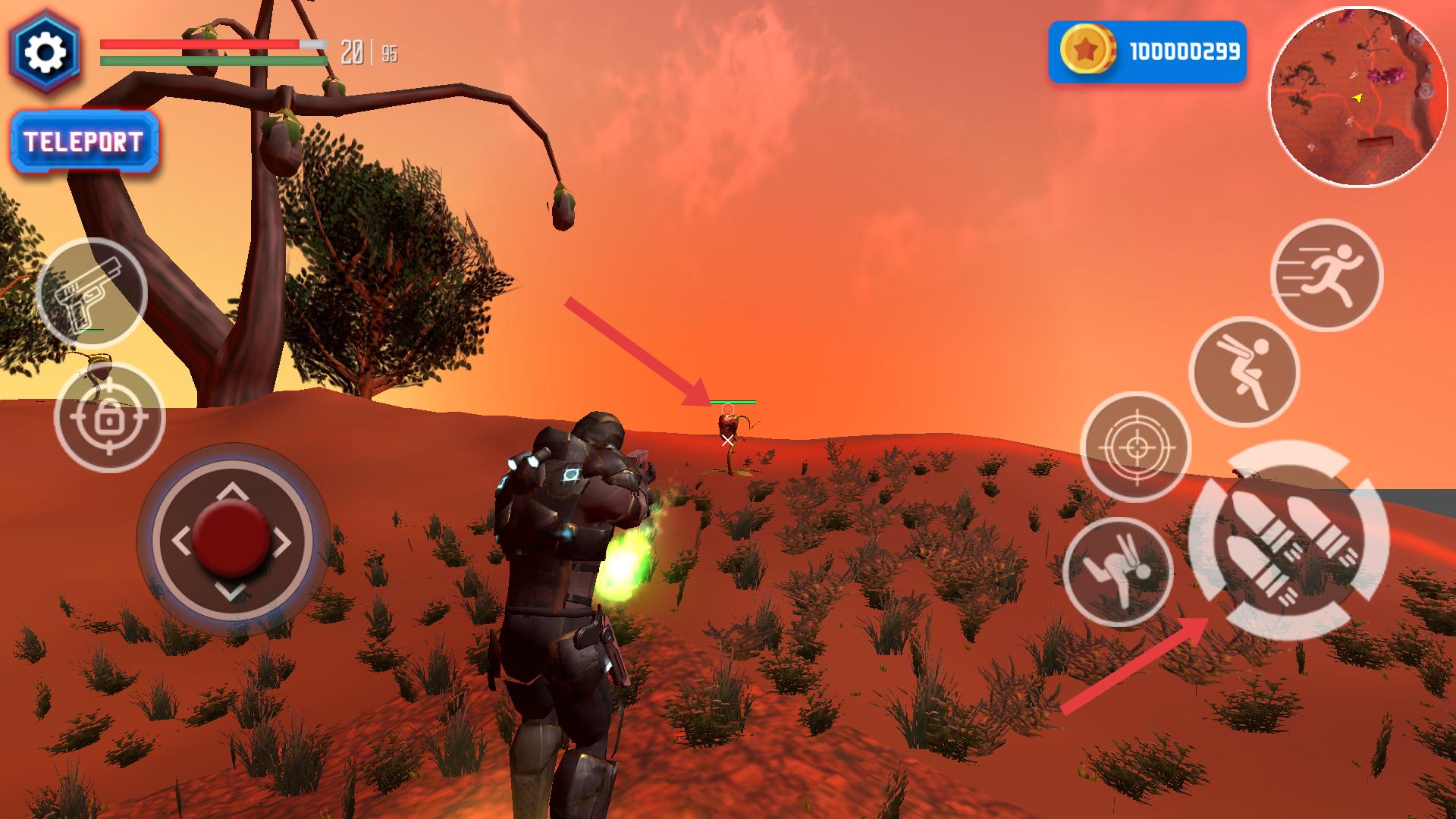
Task: Activate the sprint running-man button
Action: 1326,275
